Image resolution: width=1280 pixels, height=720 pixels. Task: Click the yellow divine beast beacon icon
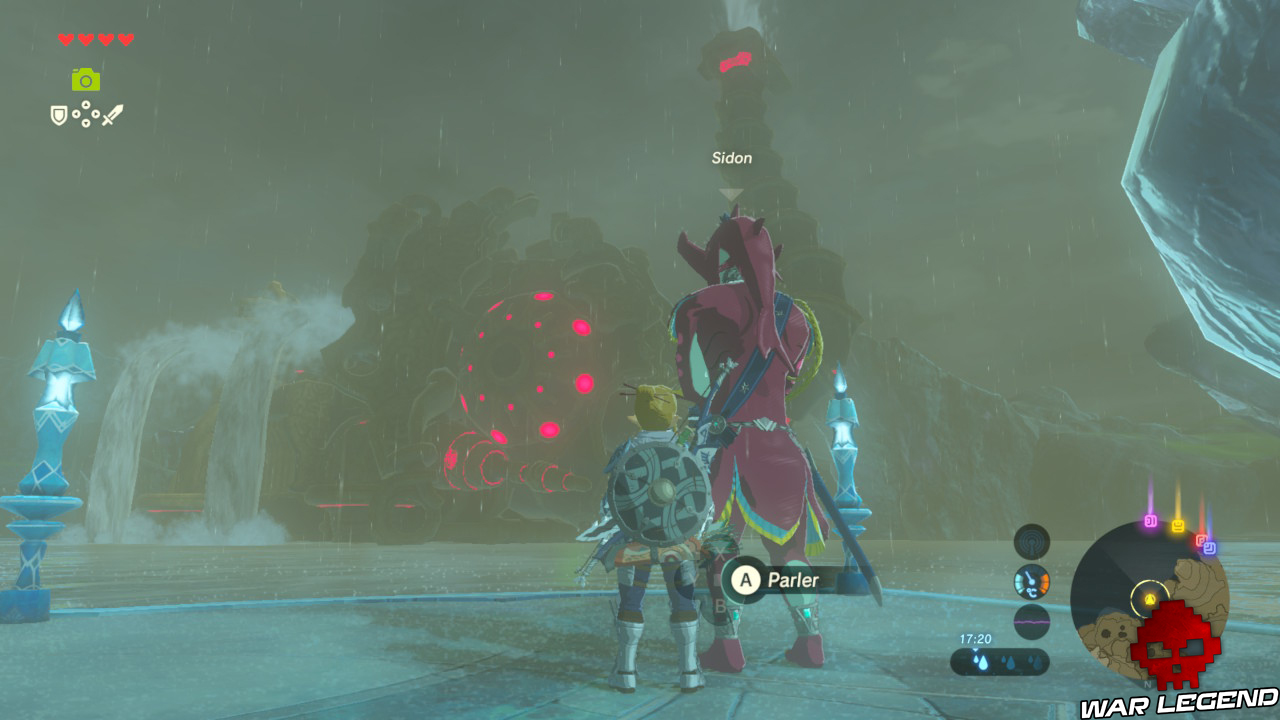(x=1179, y=523)
